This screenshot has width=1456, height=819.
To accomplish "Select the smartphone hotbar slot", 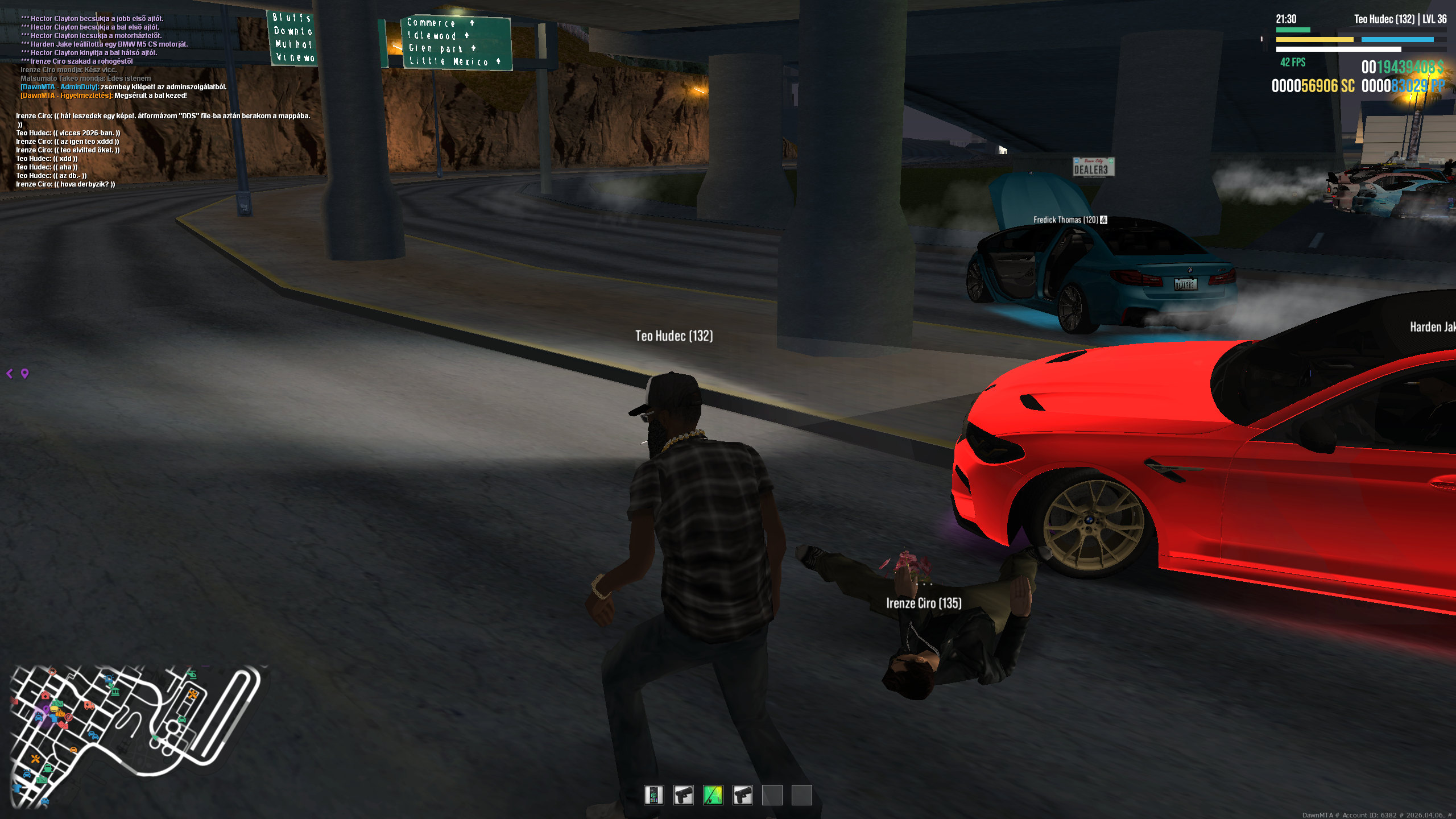I will pos(653,795).
